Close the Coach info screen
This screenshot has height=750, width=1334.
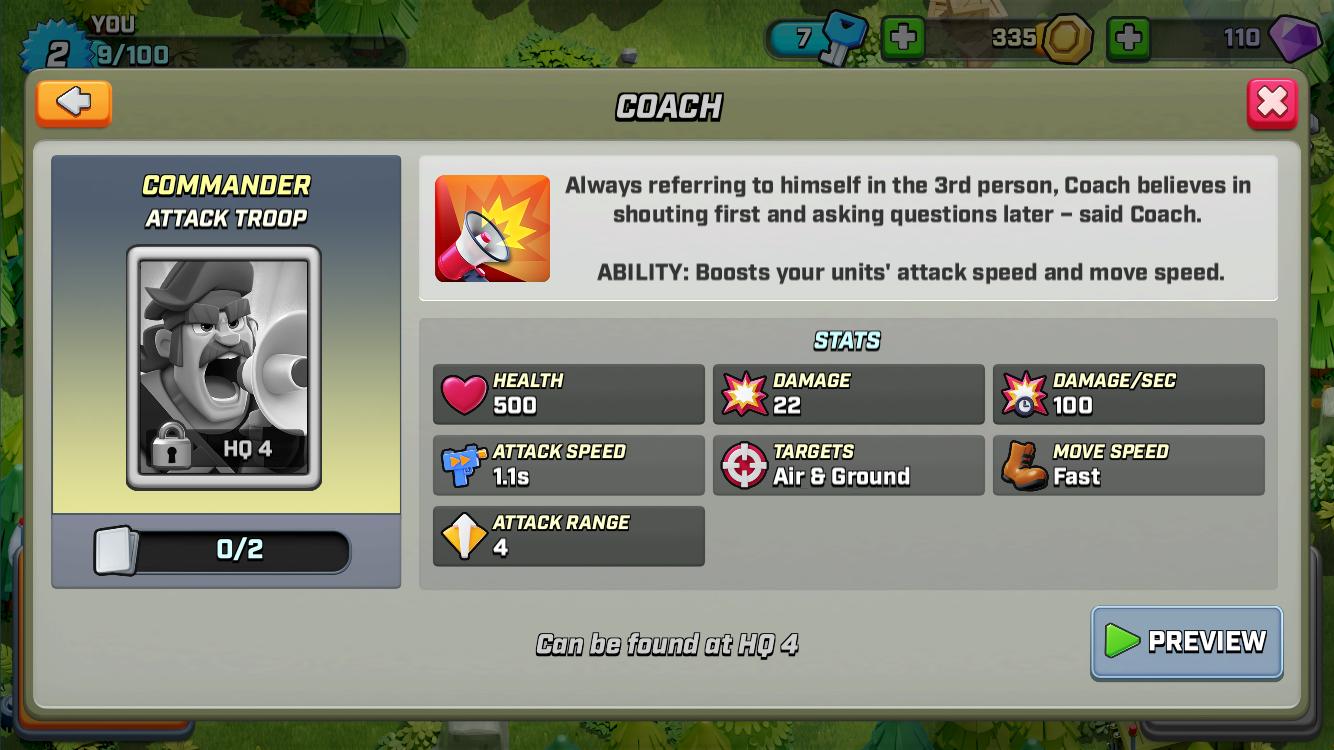point(1272,101)
